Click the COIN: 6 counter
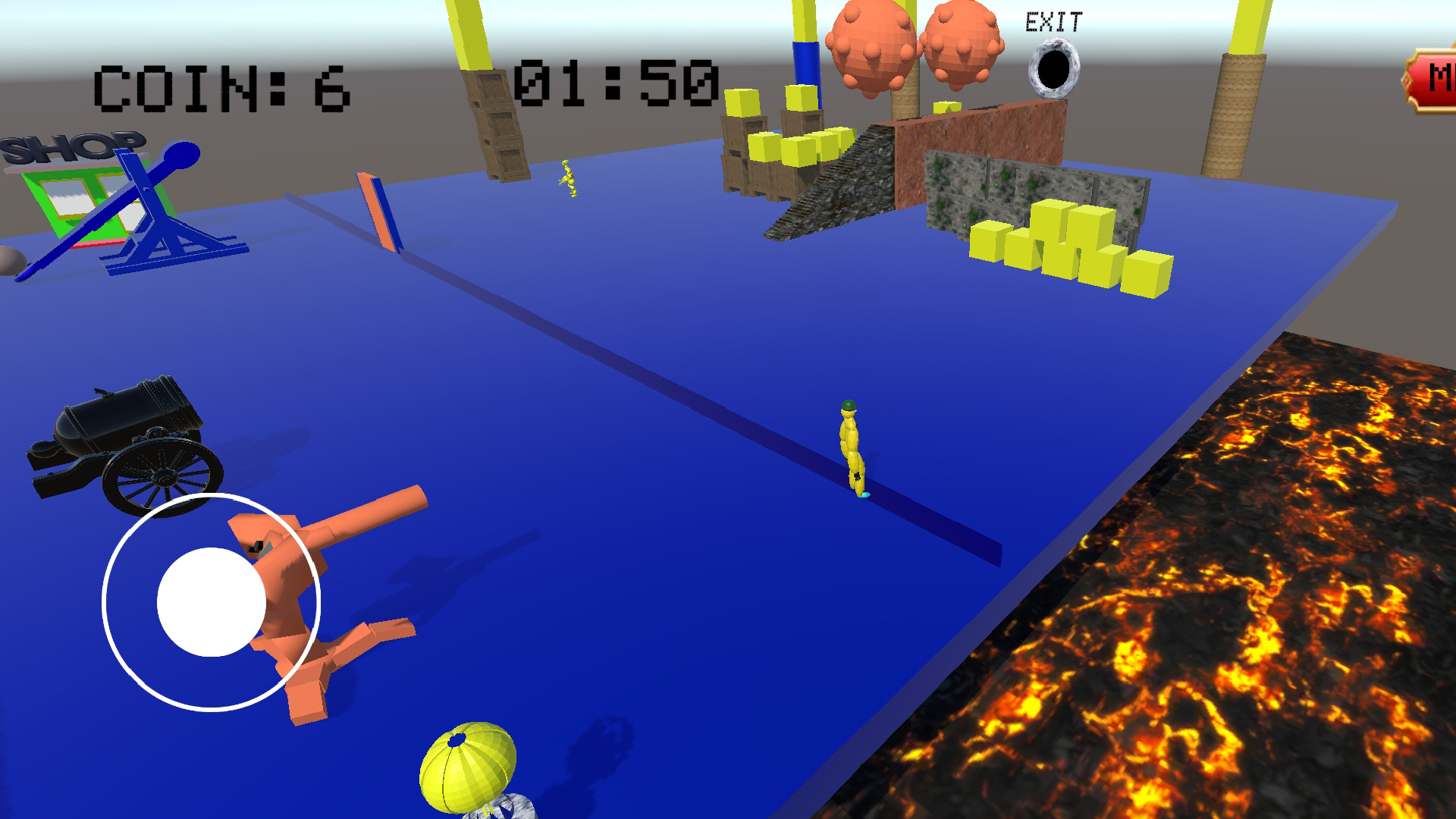The height and width of the screenshot is (819, 1456). tap(220, 87)
